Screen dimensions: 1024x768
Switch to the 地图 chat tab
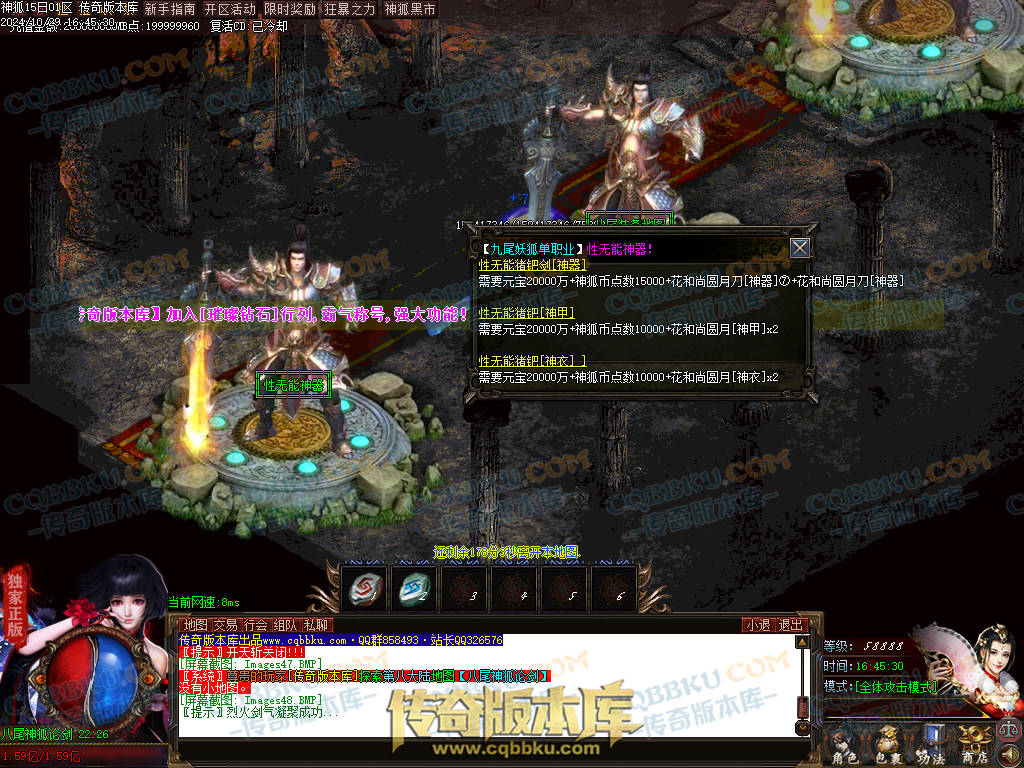(194, 625)
